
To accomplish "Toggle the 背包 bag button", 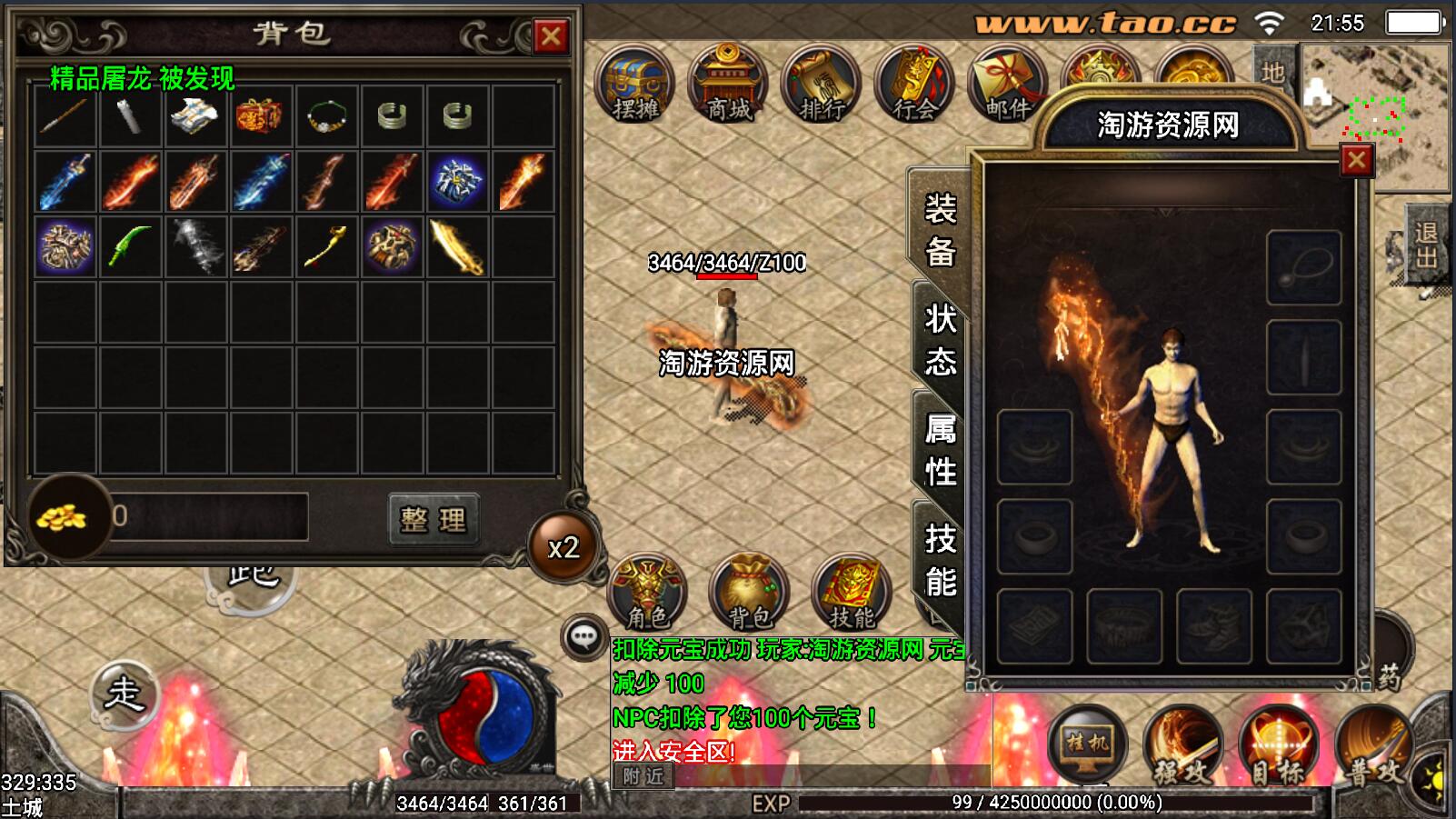I will click(x=749, y=593).
